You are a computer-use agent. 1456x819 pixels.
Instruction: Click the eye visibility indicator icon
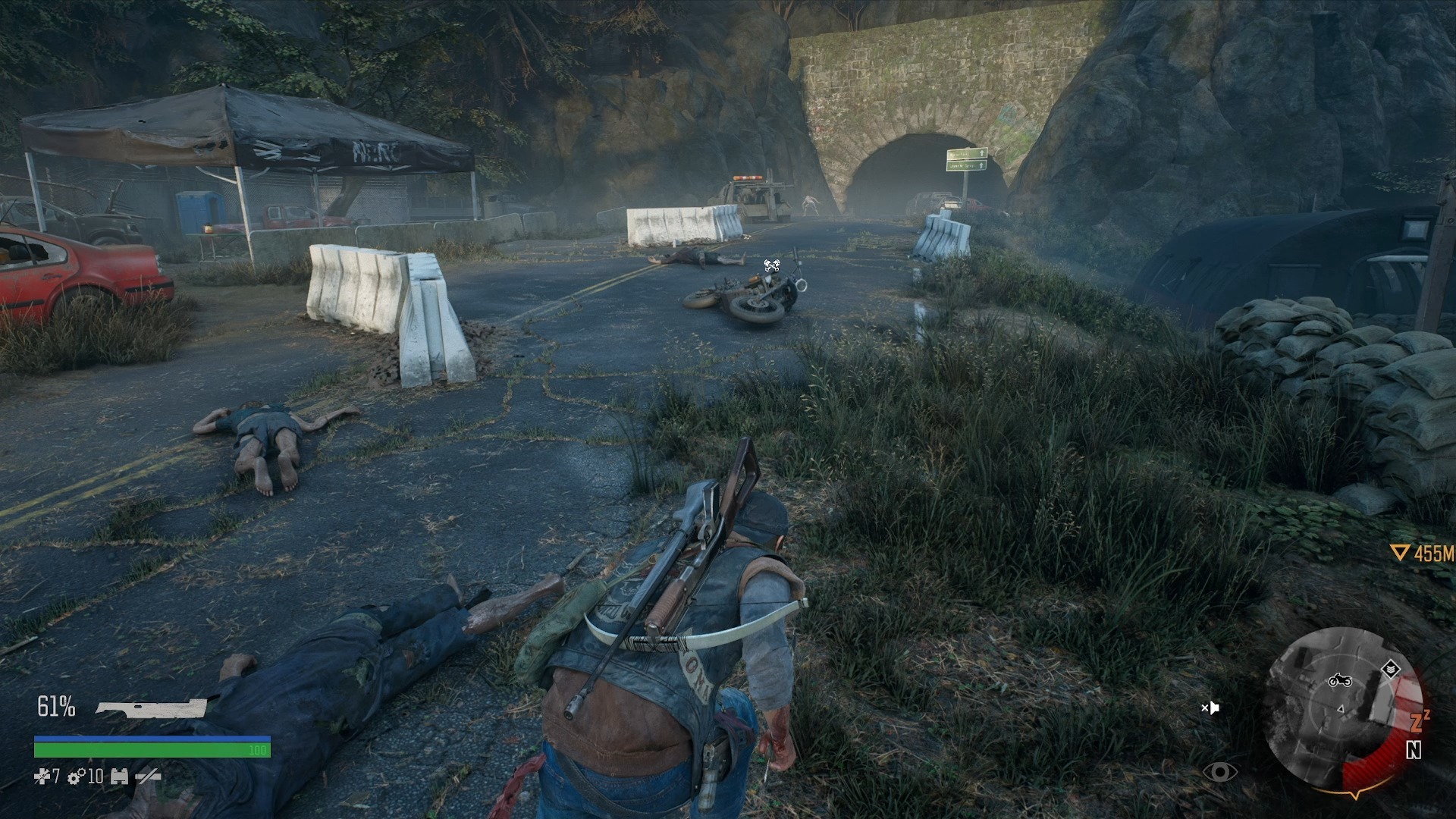(x=1219, y=772)
